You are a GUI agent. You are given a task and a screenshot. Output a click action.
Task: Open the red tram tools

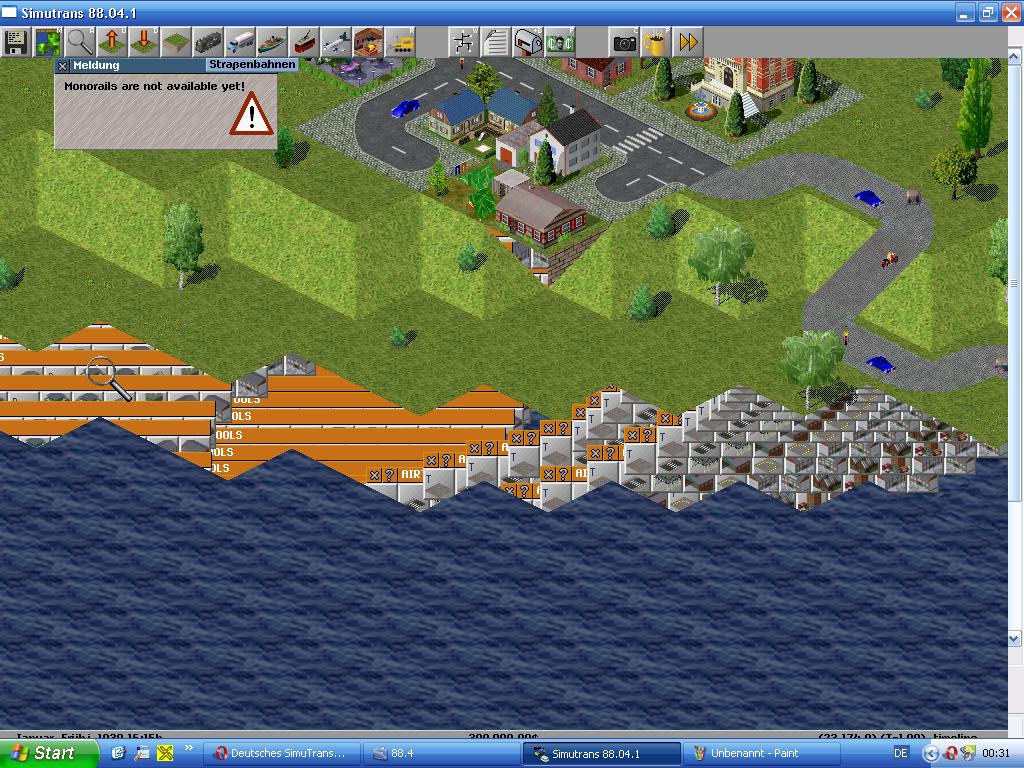[304, 42]
